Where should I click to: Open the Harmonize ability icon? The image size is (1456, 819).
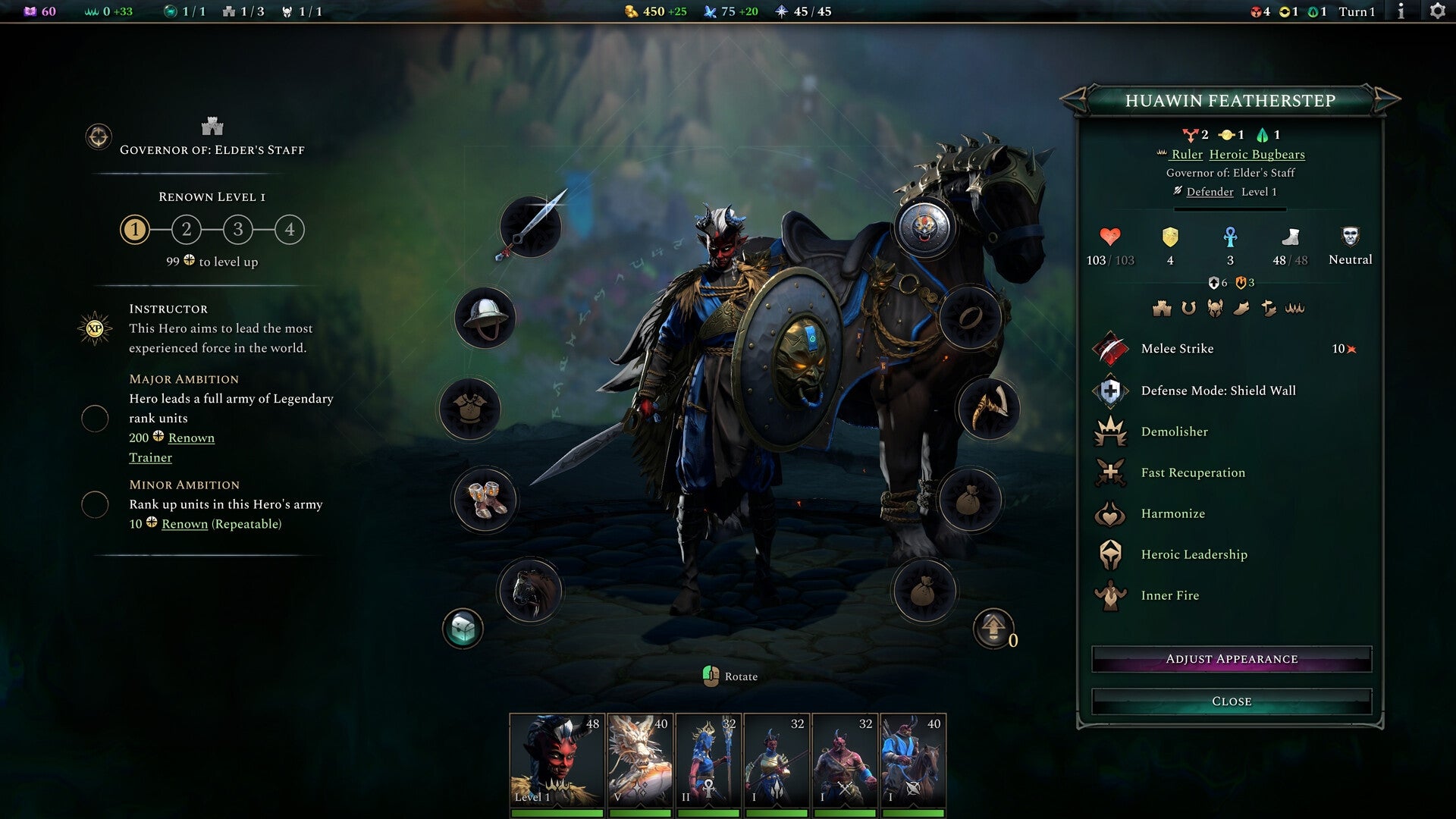[x=1112, y=513]
